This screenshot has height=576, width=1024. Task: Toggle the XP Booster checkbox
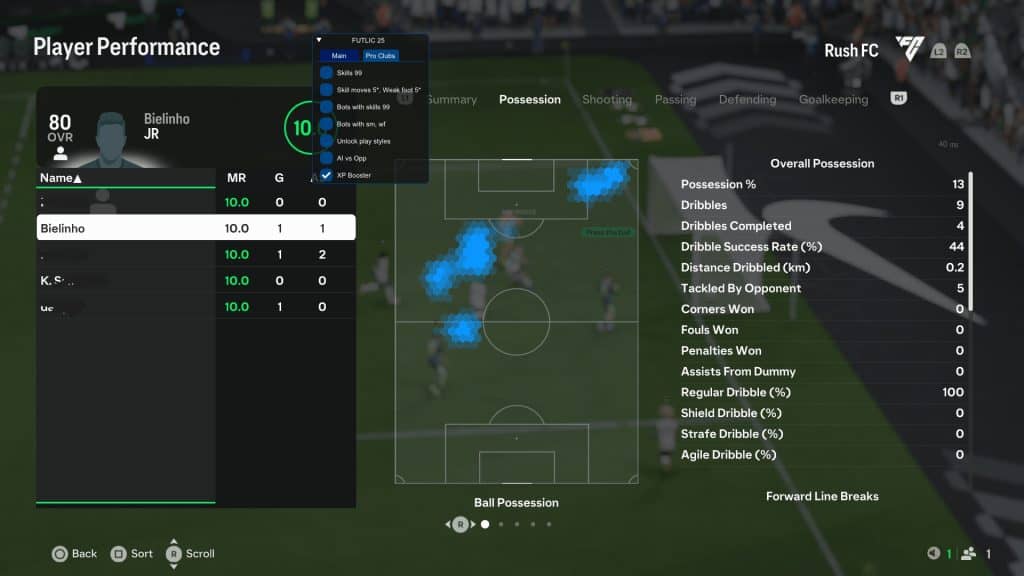(326, 175)
